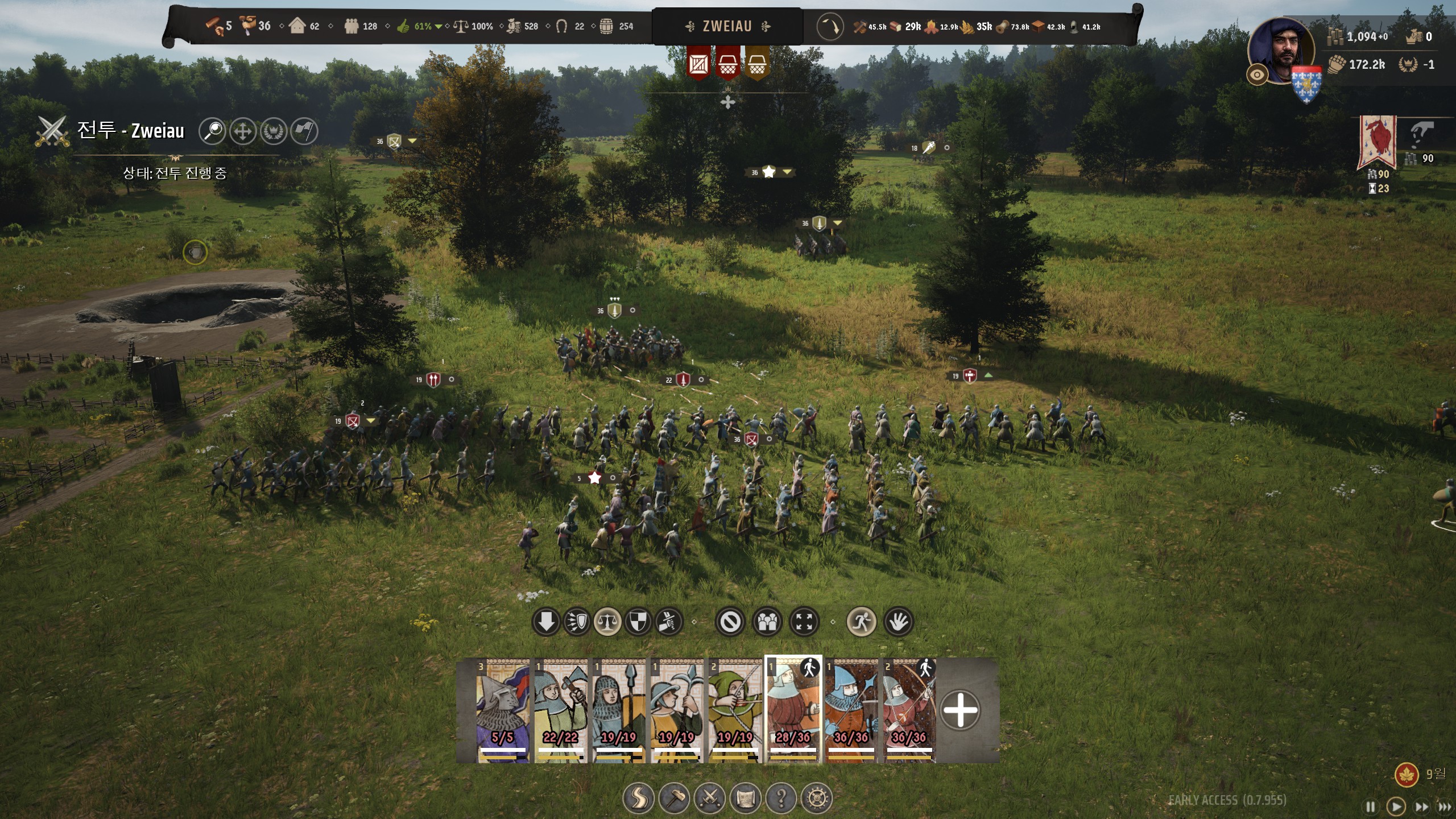
Task: Activate the balanced scales stance
Action: pos(607,622)
